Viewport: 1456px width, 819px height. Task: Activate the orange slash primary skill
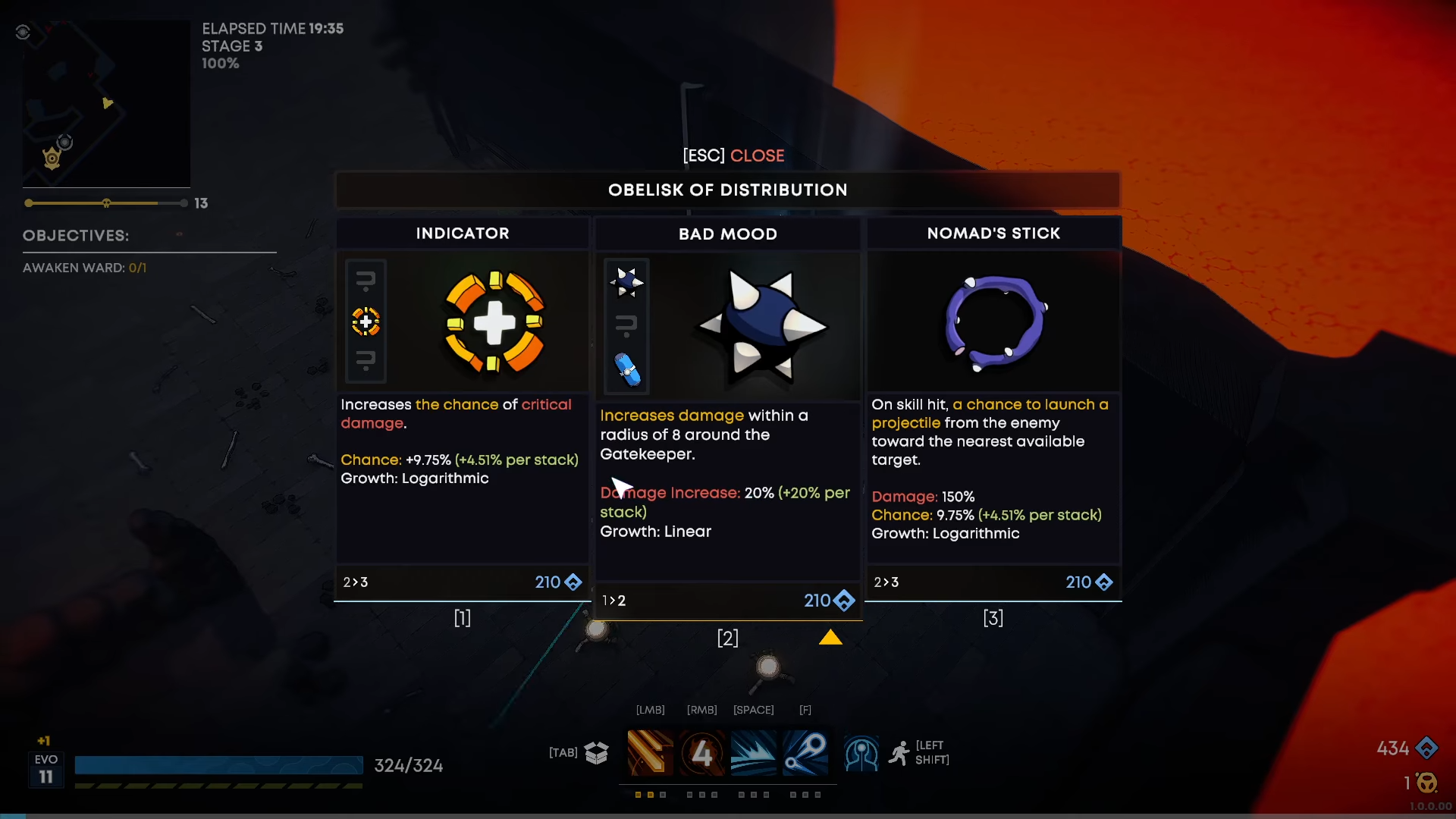pyautogui.click(x=650, y=752)
